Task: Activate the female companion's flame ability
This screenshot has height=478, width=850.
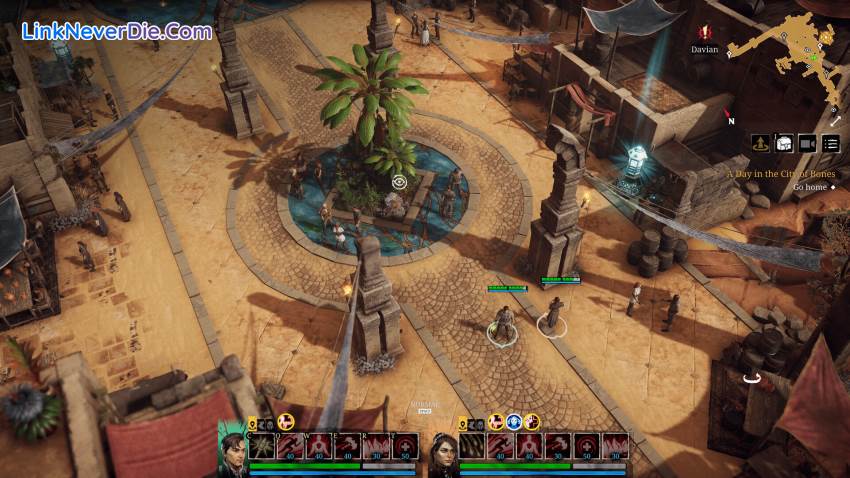Action: click(x=615, y=446)
